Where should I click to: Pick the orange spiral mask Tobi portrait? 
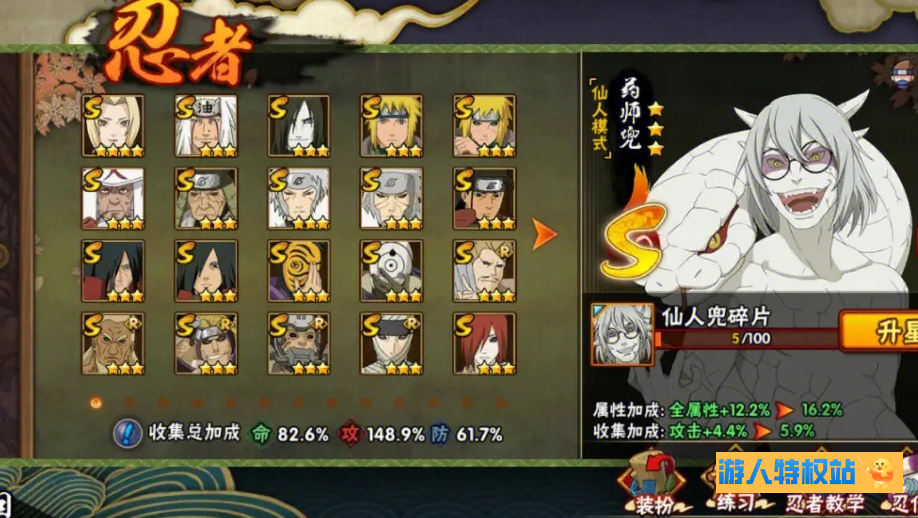point(299,271)
